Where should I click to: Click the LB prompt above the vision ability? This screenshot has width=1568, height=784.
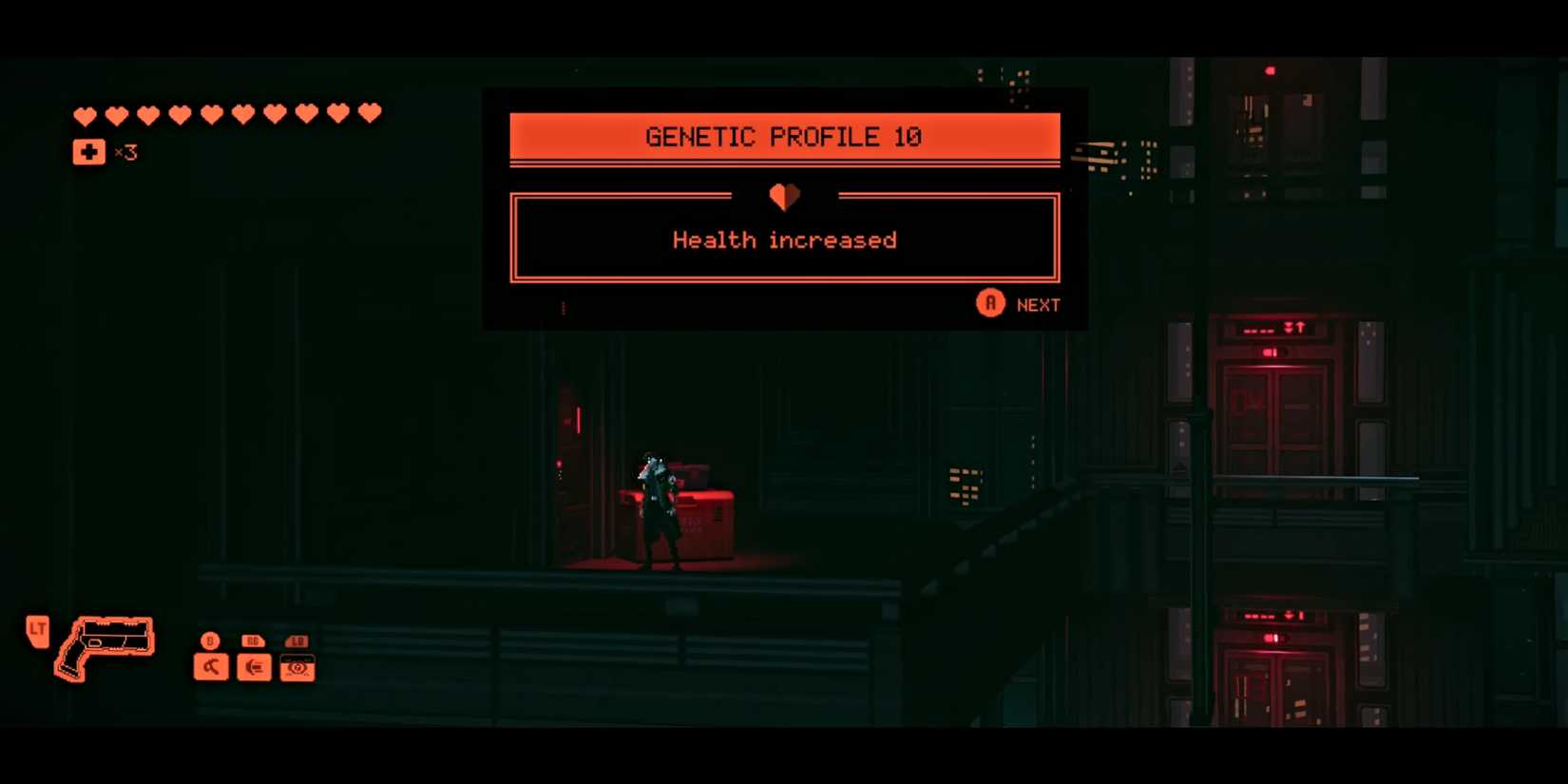click(x=296, y=641)
